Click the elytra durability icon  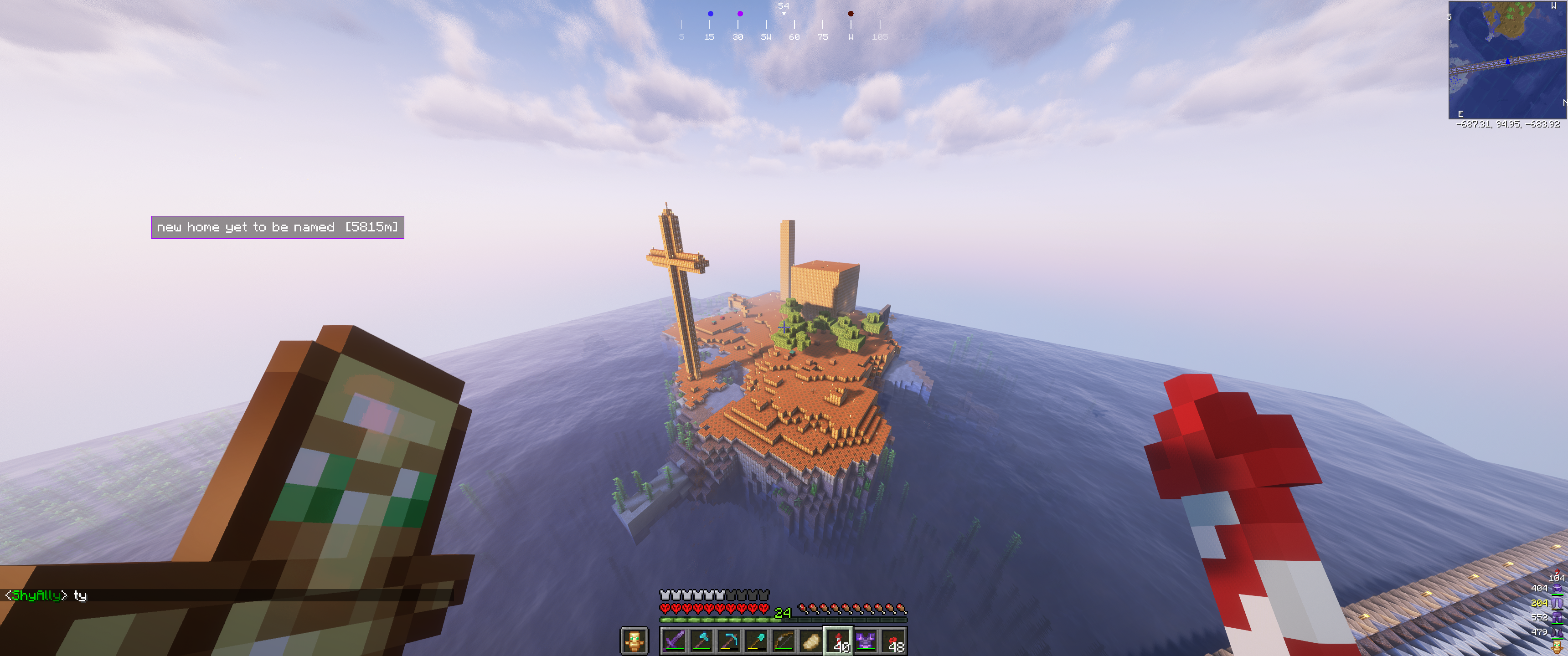point(1557,603)
